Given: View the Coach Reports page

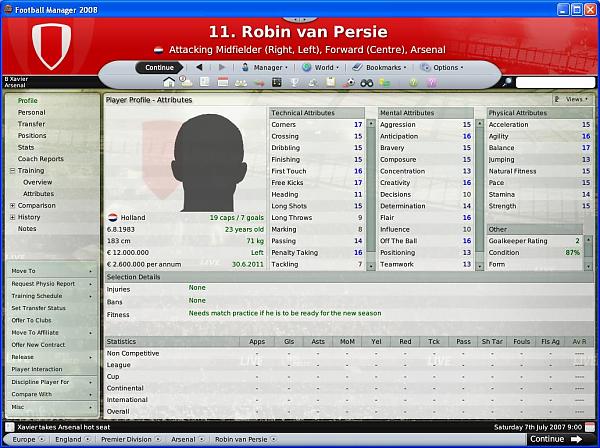Looking at the screenshot, I should 40,159.
